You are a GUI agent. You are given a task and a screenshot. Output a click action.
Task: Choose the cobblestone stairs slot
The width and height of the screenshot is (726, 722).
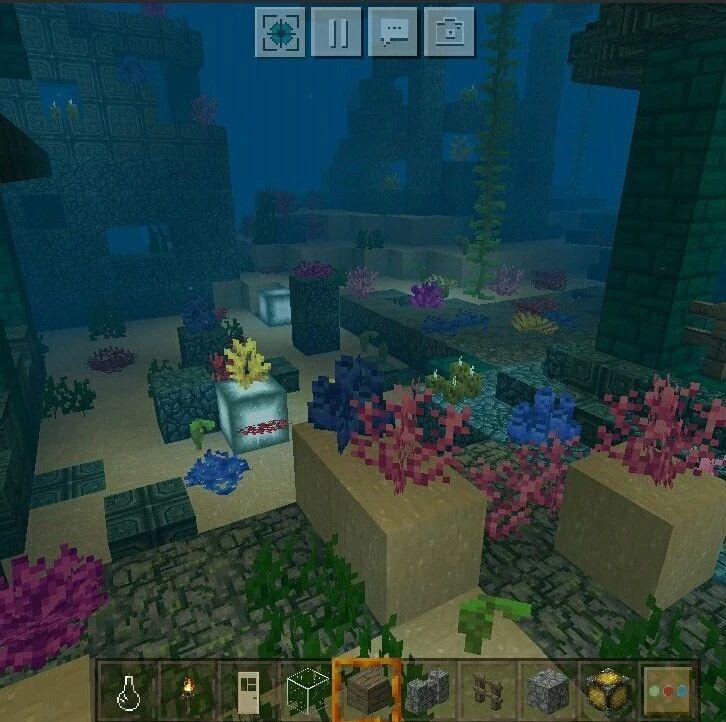pos(428,690)
